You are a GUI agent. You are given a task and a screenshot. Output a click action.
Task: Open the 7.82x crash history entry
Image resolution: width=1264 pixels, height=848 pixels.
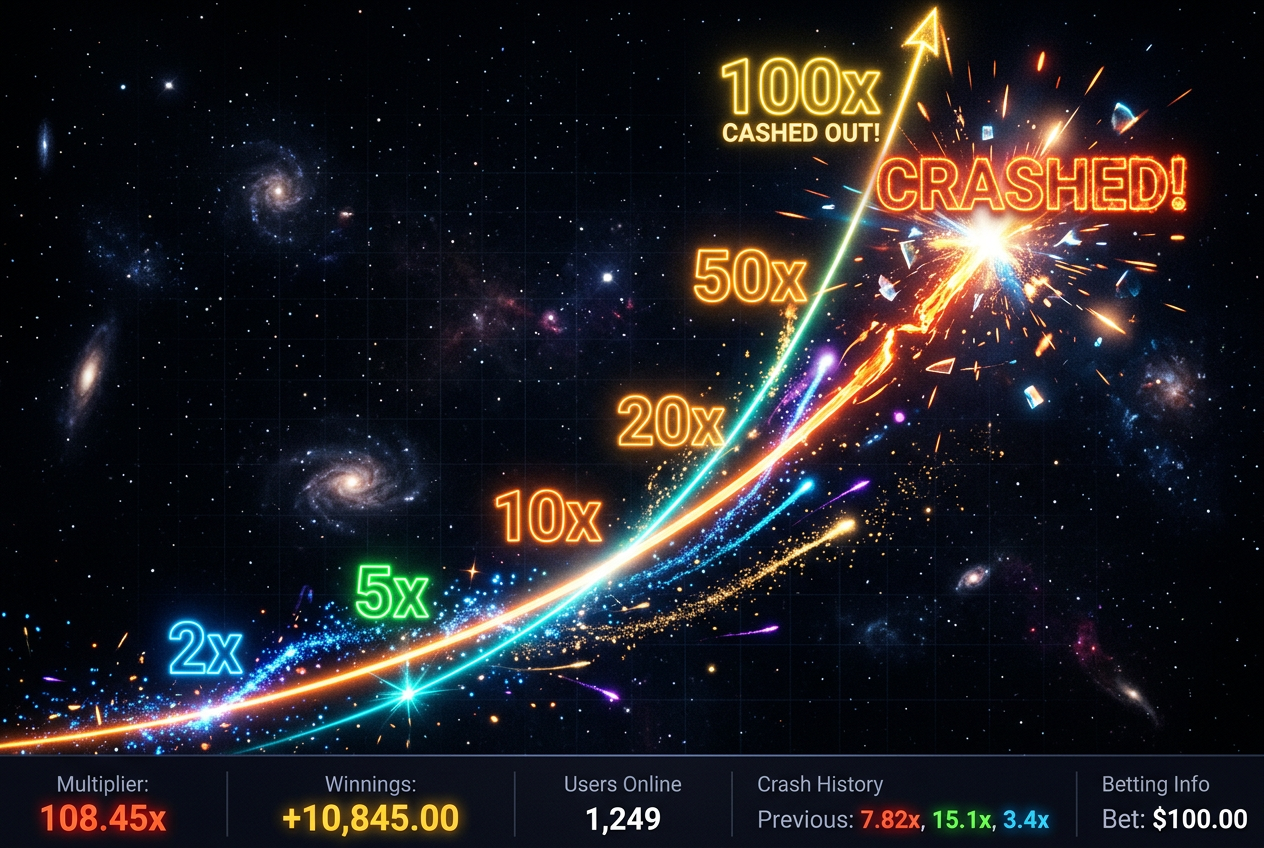tap(889, 820)
